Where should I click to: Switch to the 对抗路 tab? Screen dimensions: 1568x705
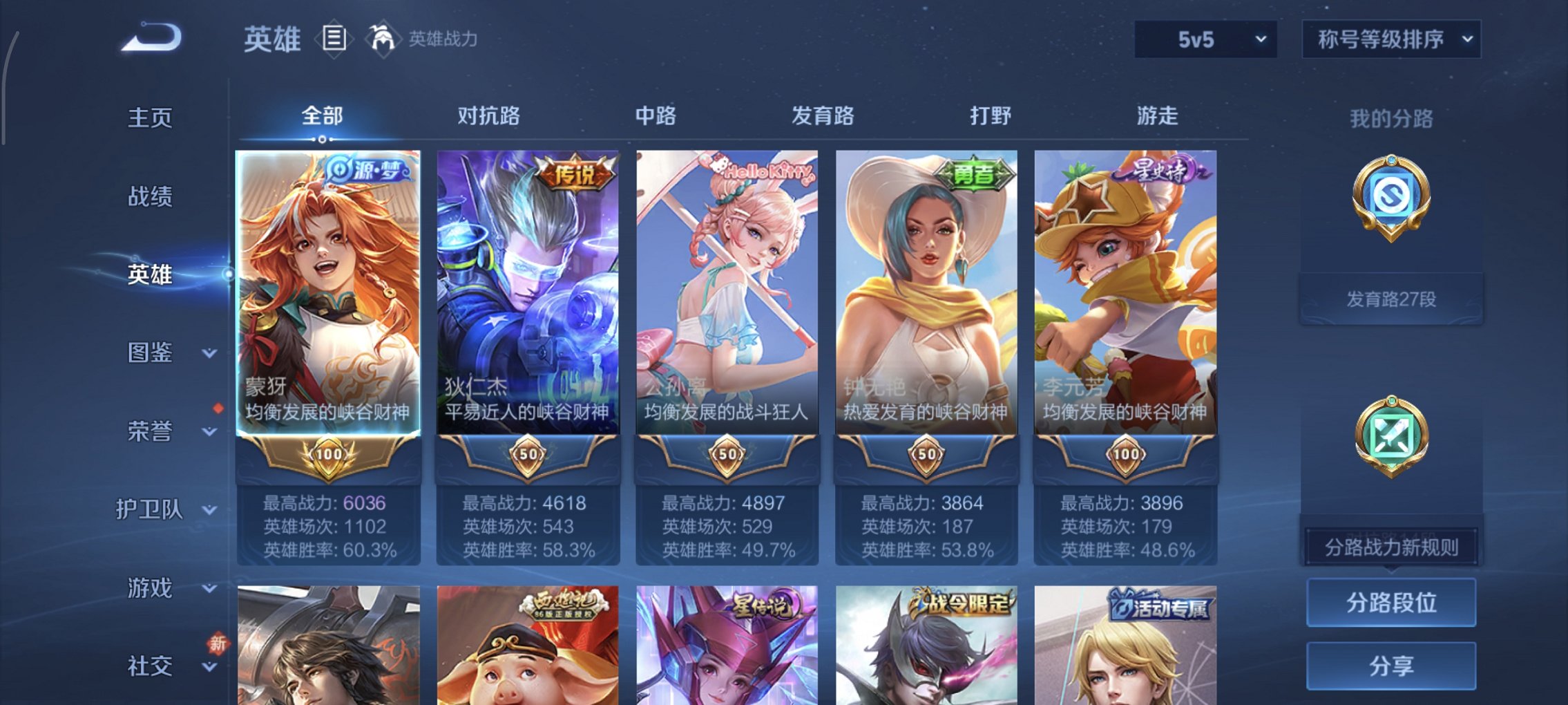tap(488, 116)
